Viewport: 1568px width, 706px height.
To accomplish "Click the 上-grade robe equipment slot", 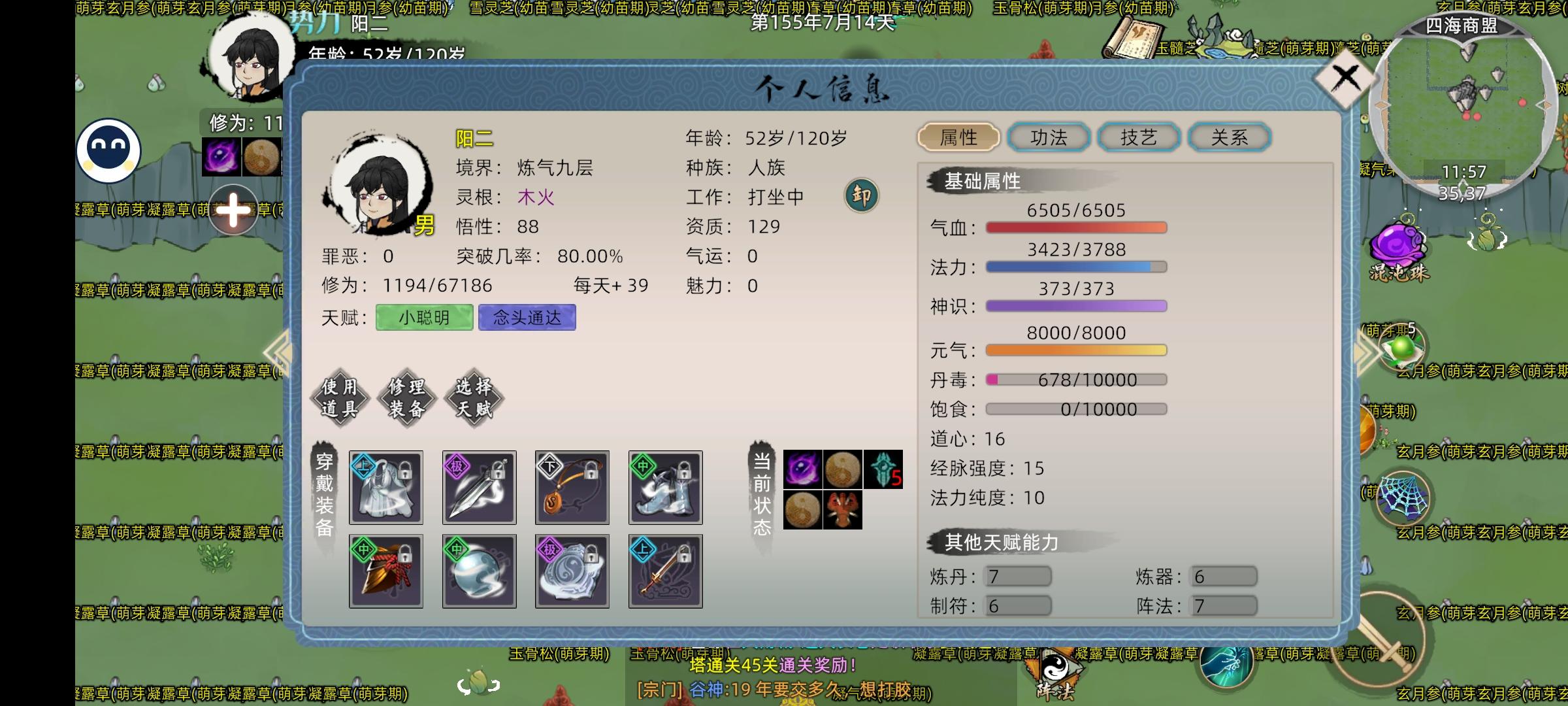I will [x=385, y=488].
